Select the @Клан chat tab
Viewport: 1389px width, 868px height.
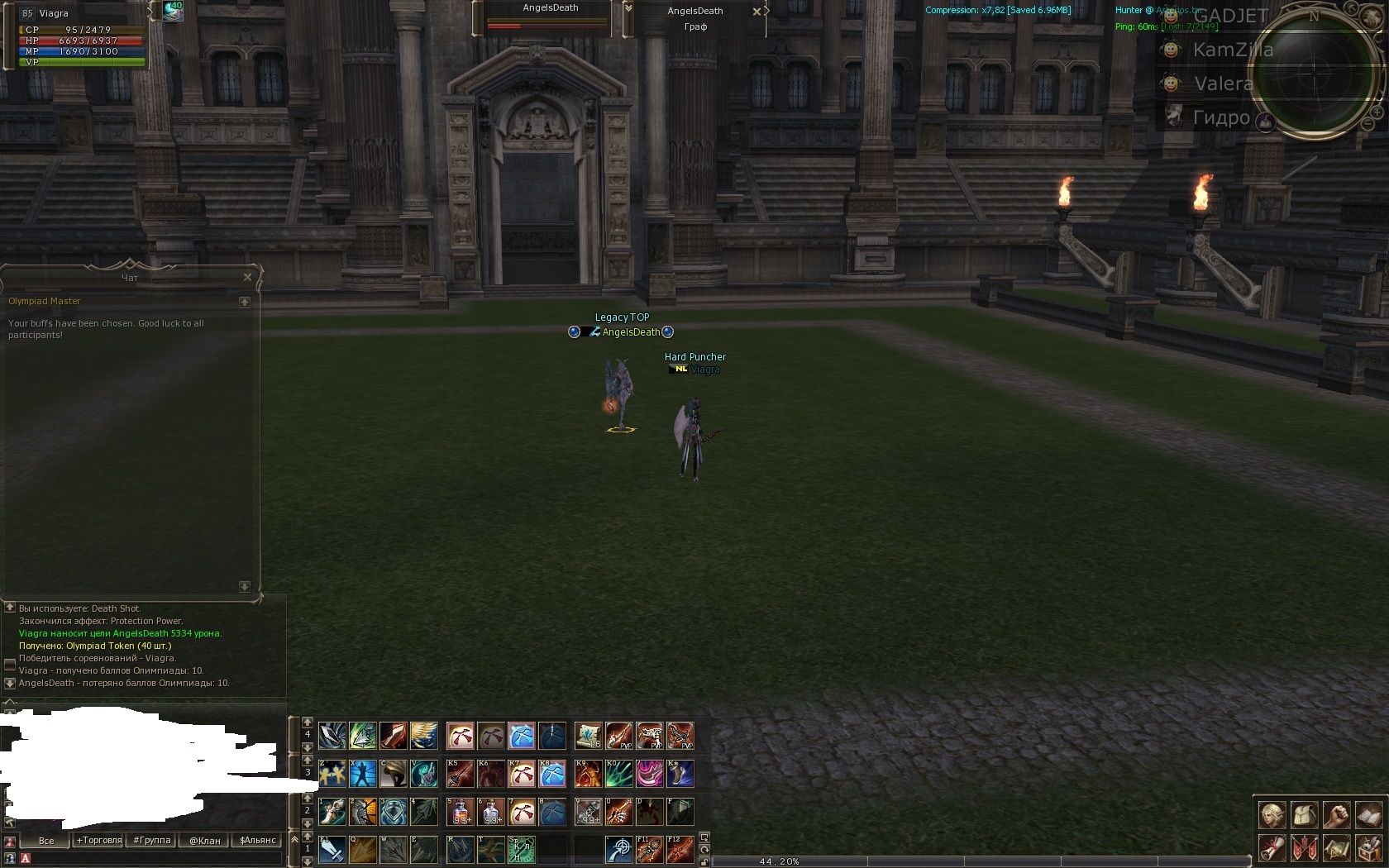click(205, 841)
